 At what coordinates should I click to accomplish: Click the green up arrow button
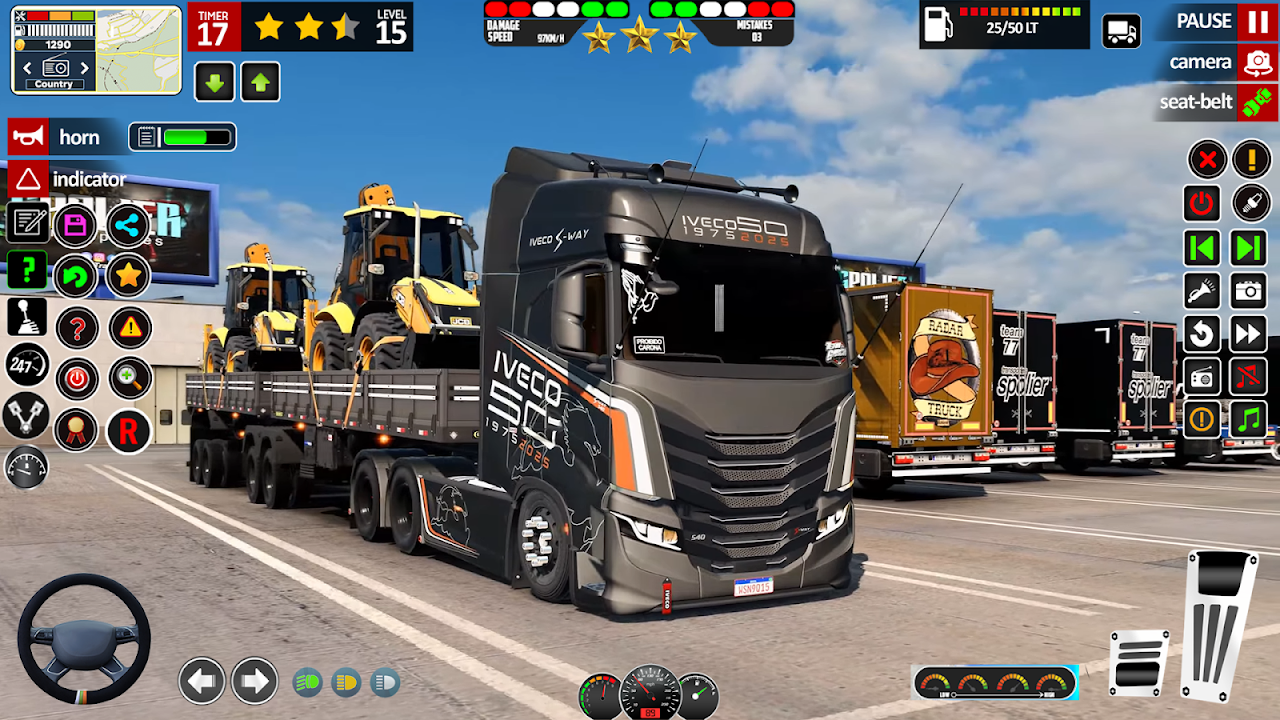coord(260,83)
